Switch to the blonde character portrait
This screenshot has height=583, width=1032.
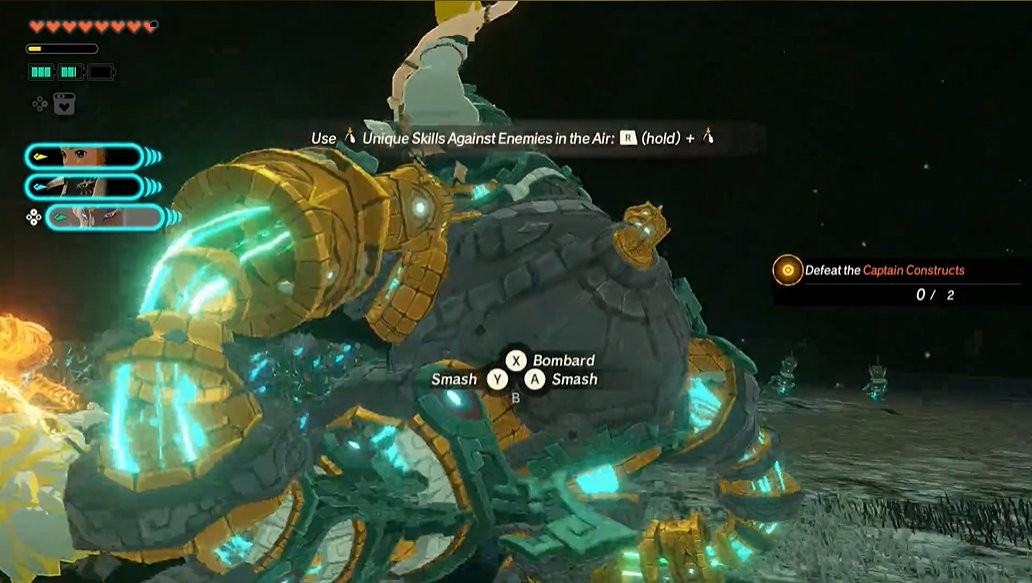pos(85,156)
